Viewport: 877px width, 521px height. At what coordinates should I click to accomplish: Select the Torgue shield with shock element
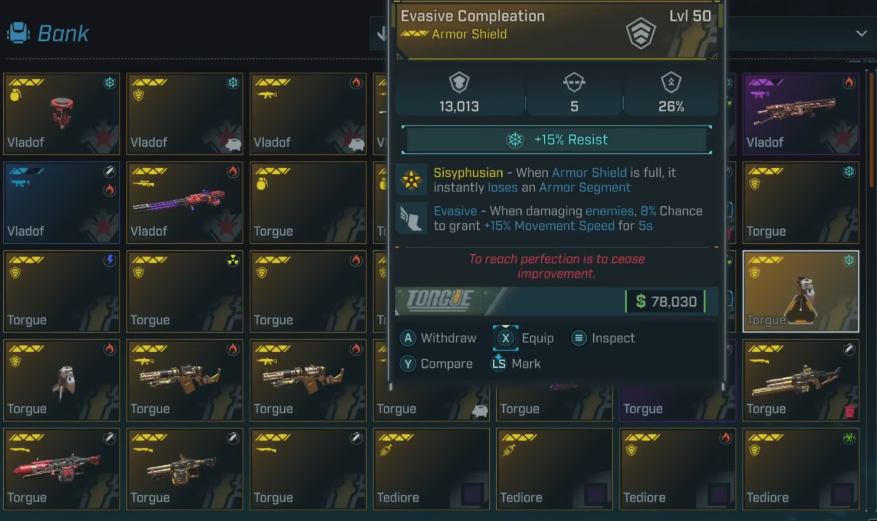click(62, 291)
